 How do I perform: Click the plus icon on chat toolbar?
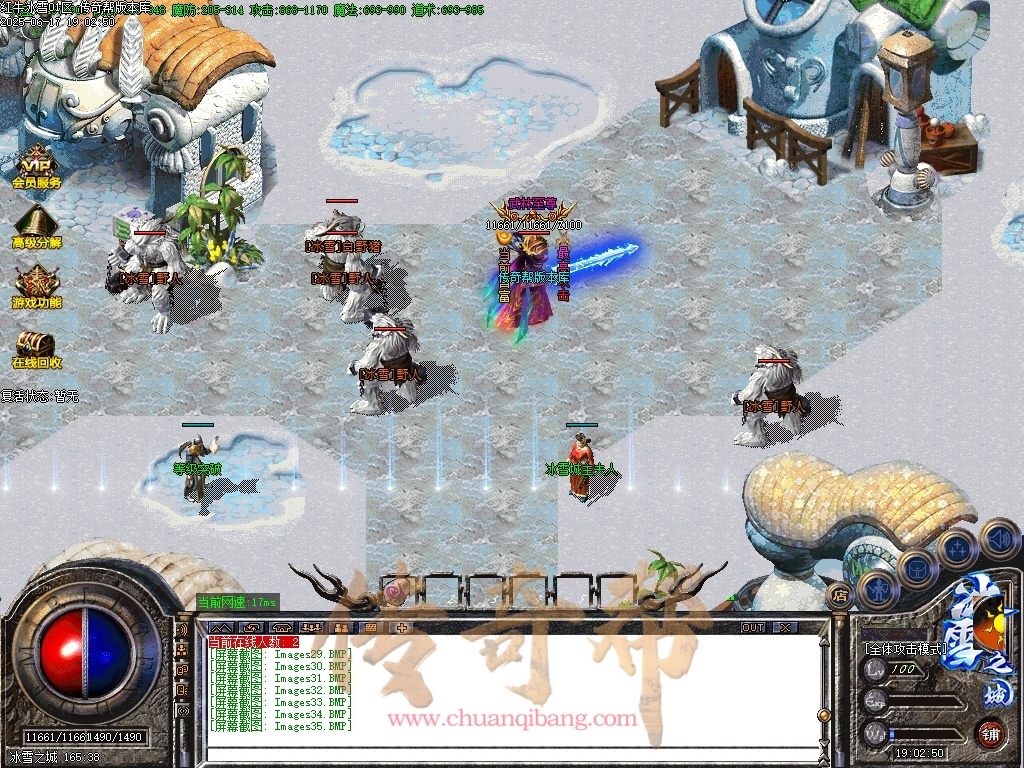click(x=402, y=628)
